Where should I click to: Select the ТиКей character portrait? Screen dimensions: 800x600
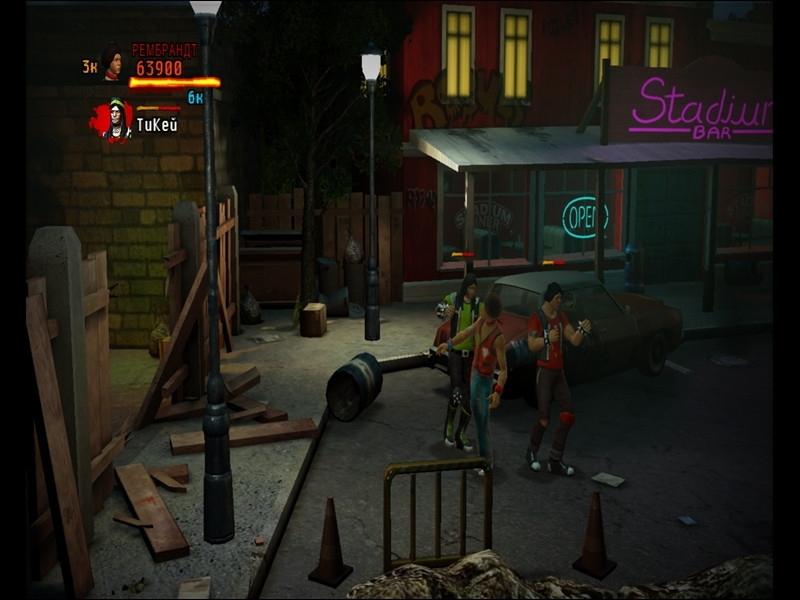pos(116,120)
